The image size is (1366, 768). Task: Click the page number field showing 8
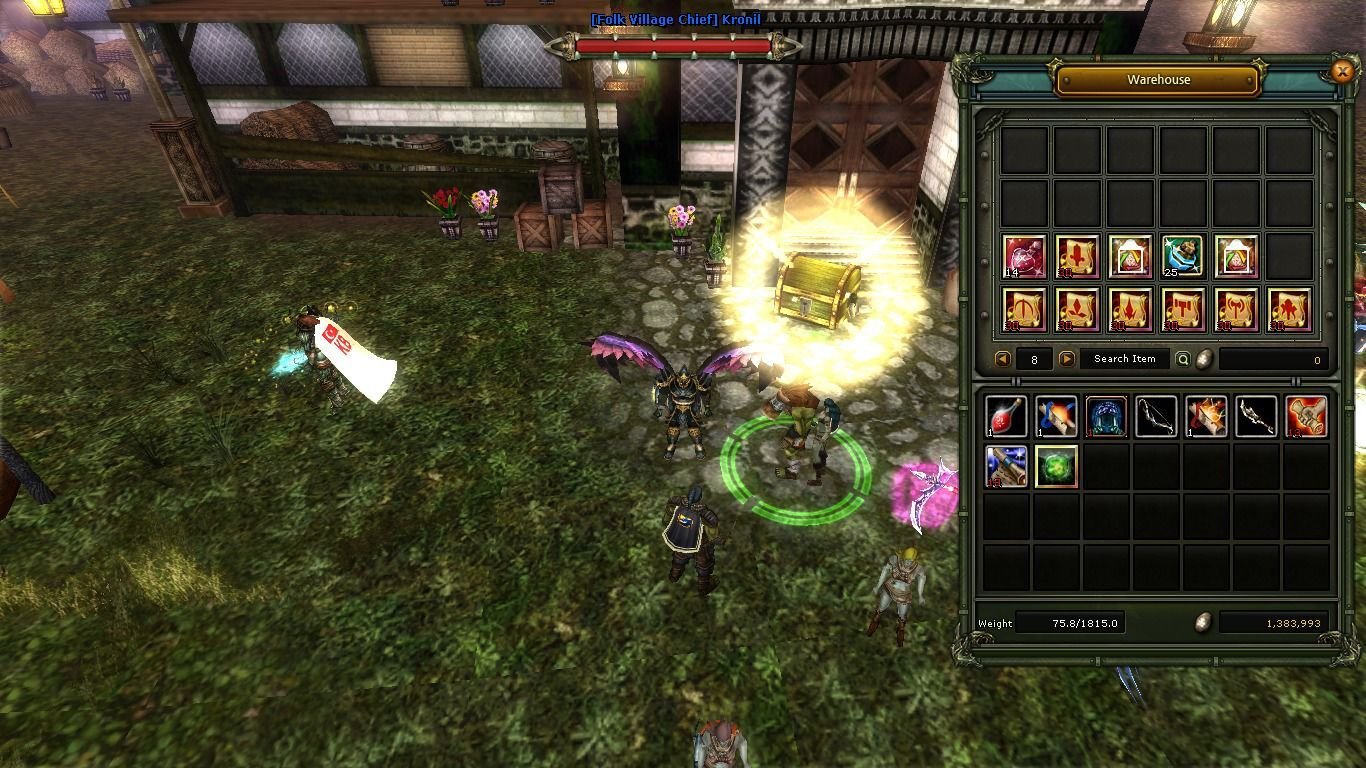coord(1034,359)
